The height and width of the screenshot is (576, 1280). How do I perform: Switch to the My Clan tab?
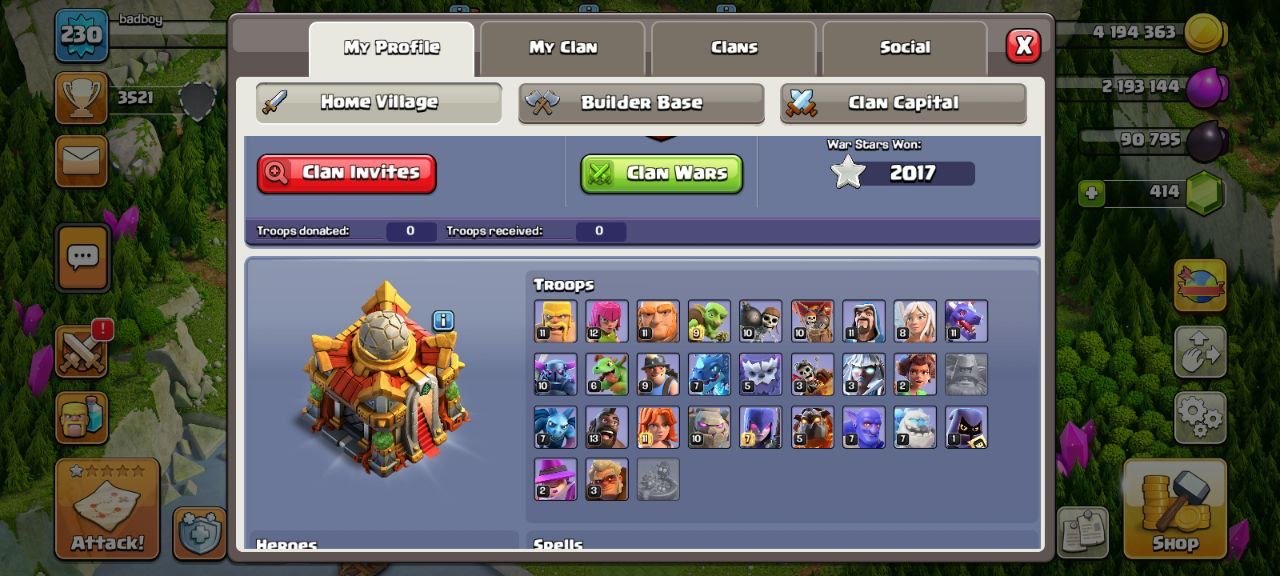point(562,48)
